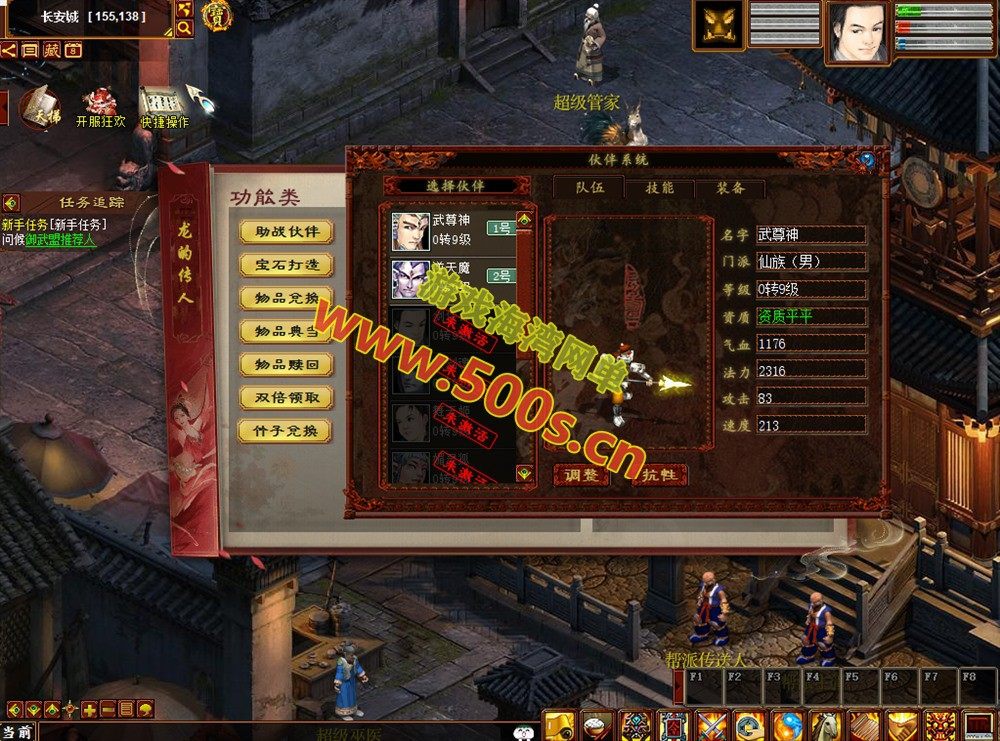Image resolution: width=1000 pixels, height=741 pixels.
Task: Switch to the 技能 skills tab
Action: point(659,187)
